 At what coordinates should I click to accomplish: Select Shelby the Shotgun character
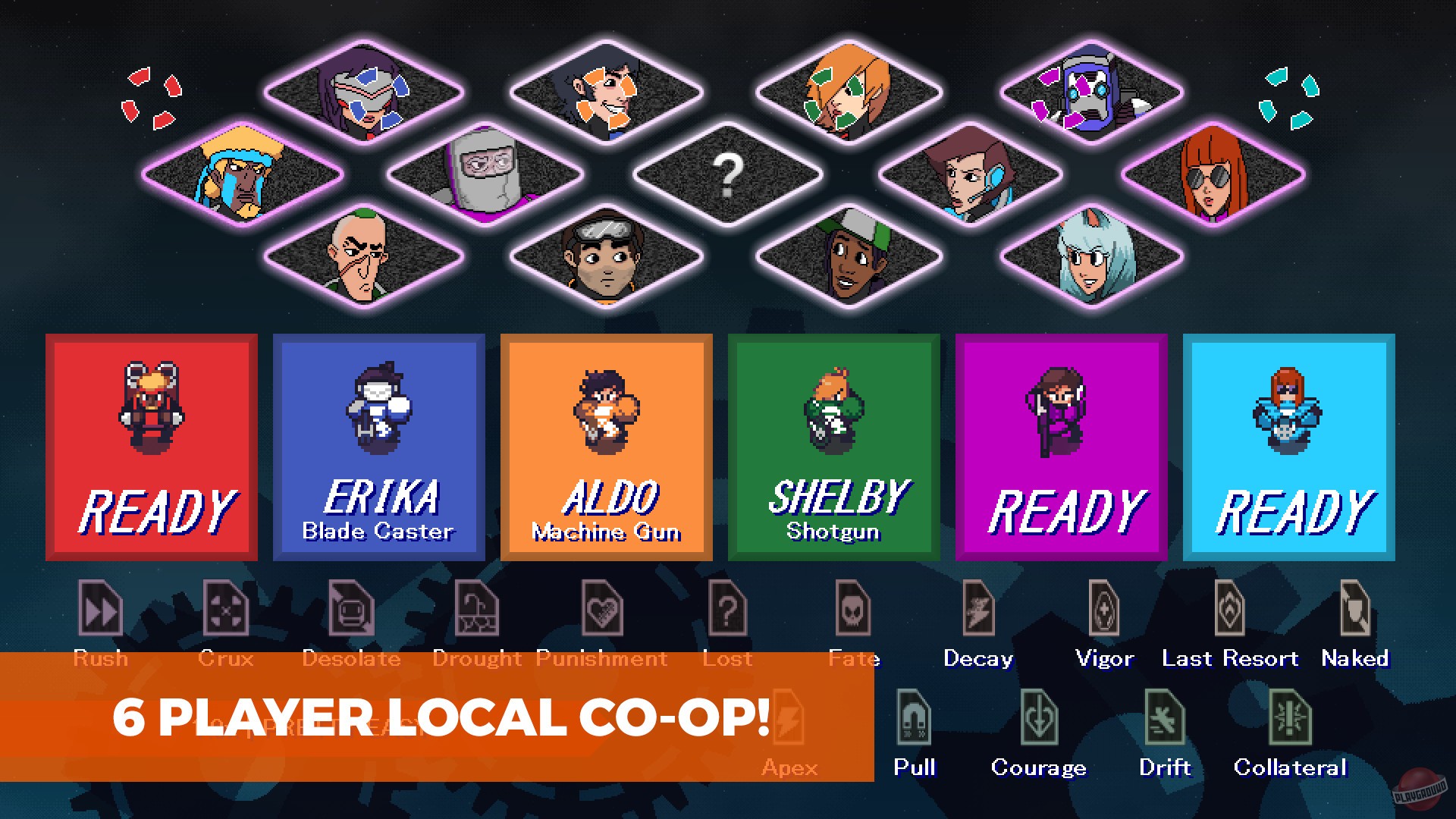tap(833, 447)
